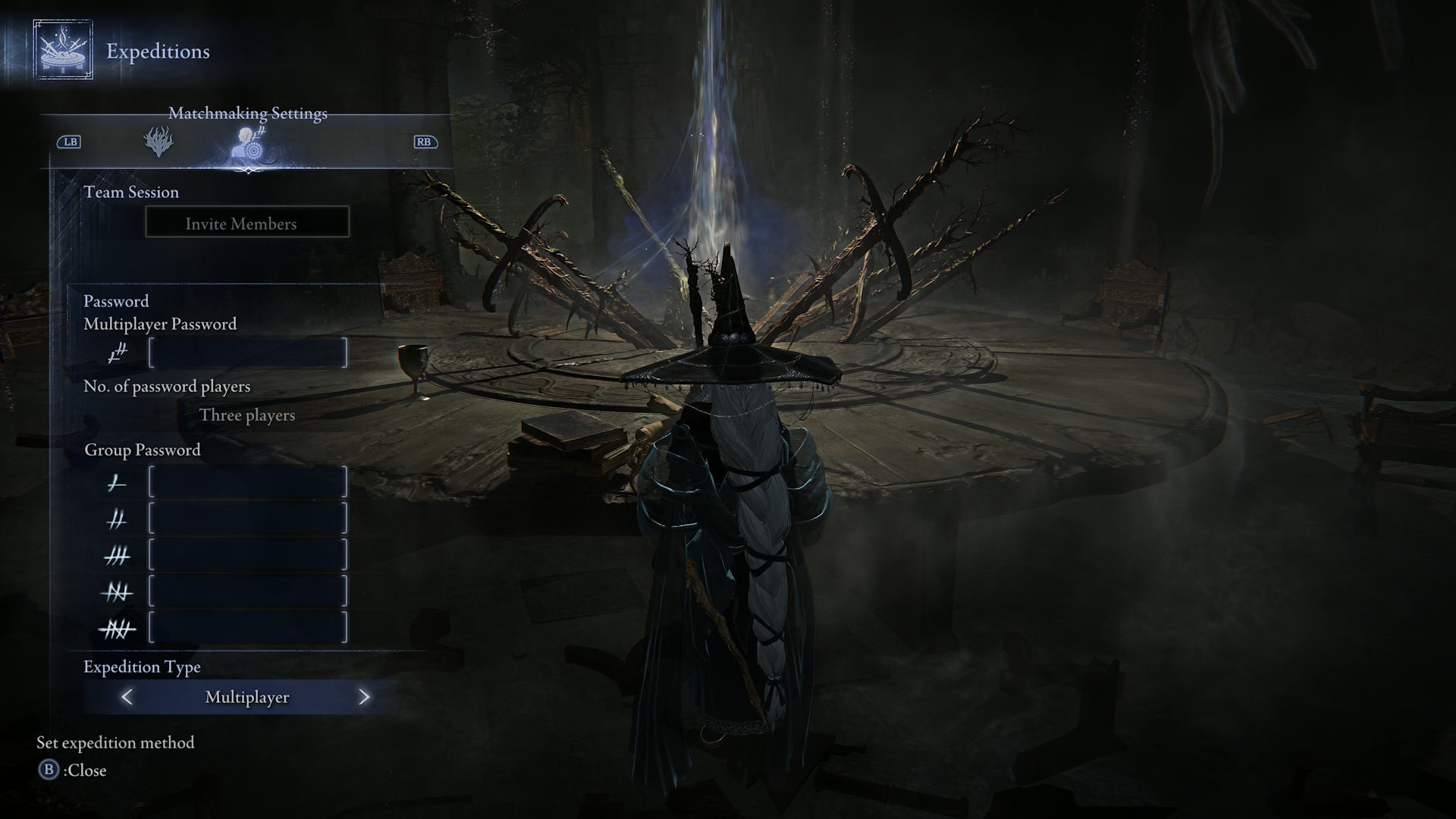
Task: Switch to the flame crown tab
Action: point(158,142)
